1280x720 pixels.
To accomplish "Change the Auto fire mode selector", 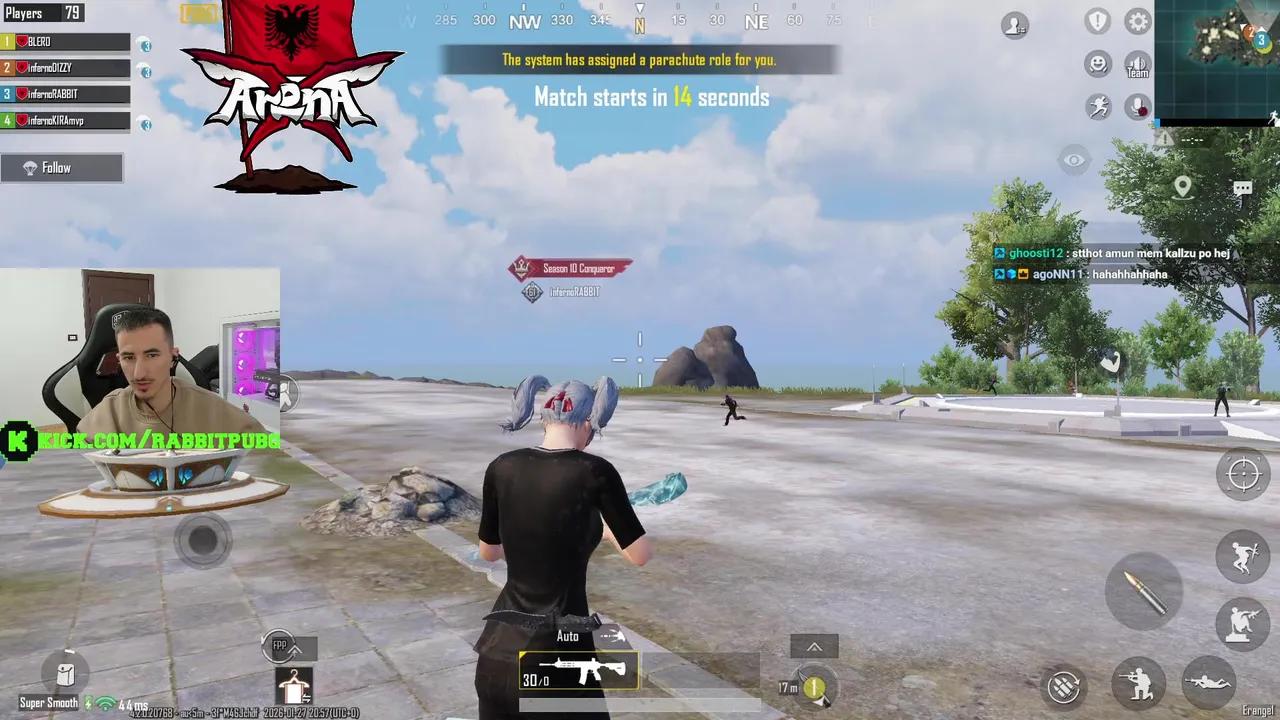I will coord(567,636).
